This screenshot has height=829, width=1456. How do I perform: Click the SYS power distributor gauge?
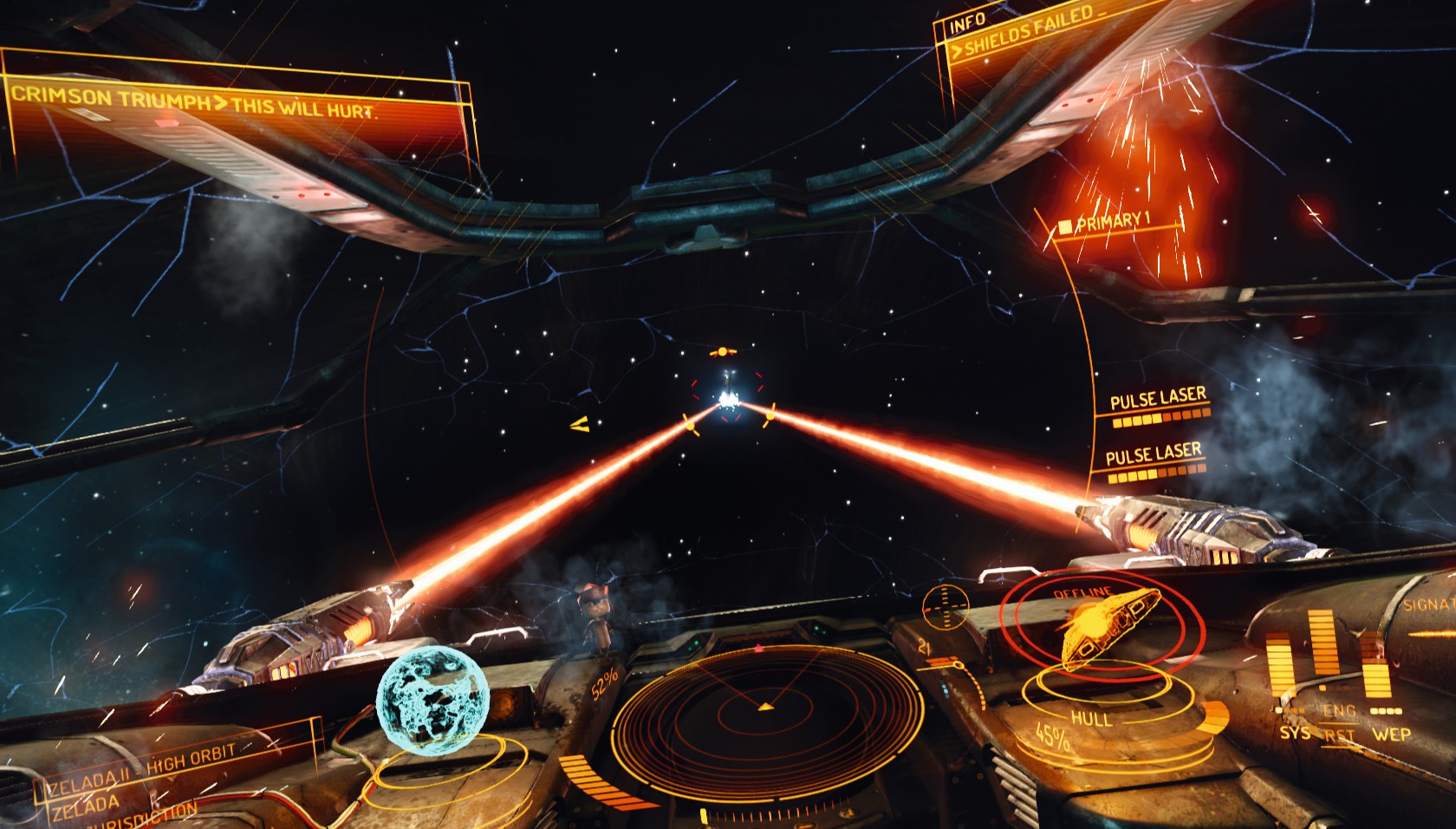coord(1288,694)
